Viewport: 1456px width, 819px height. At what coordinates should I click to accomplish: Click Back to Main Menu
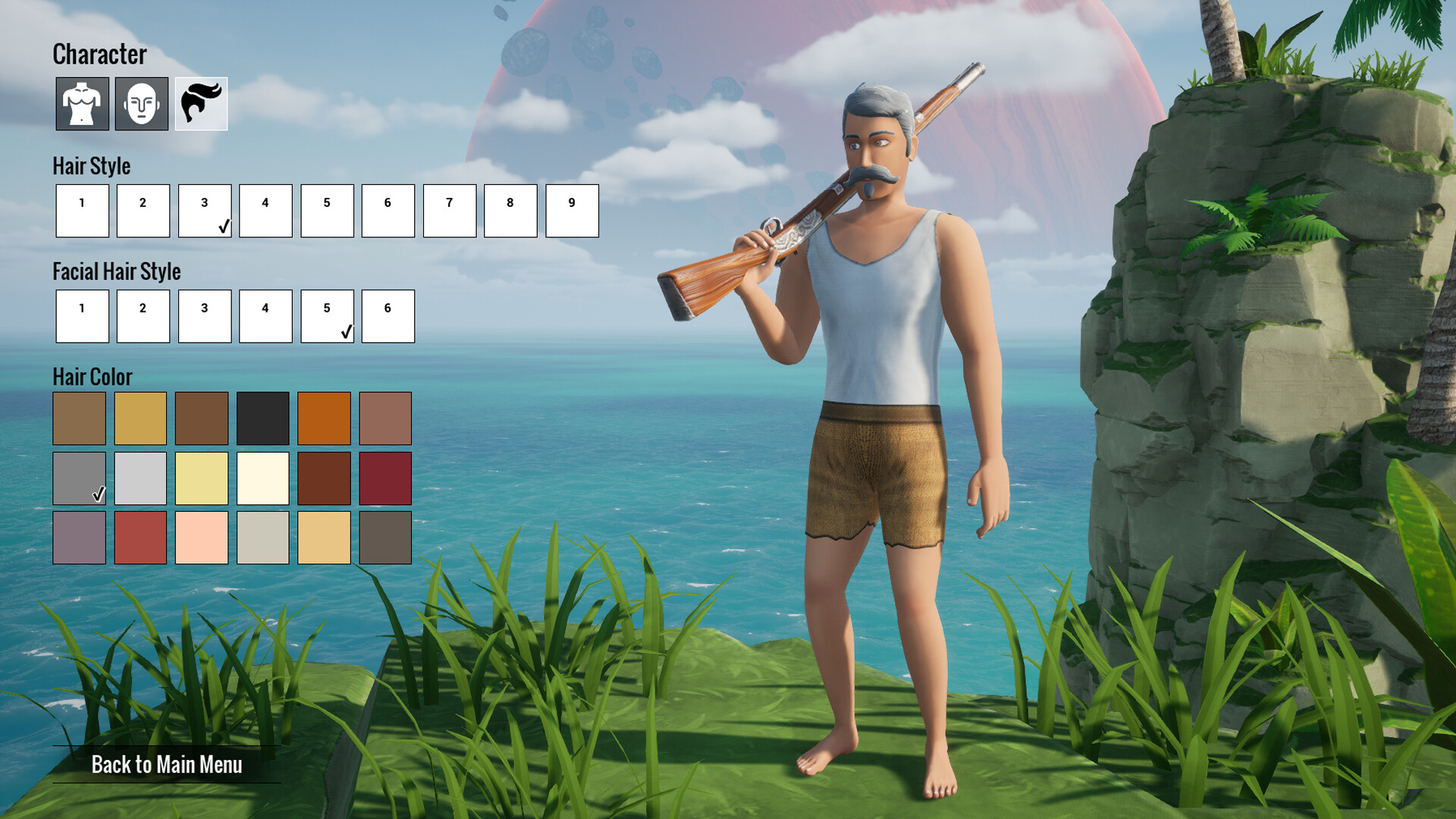click(x=167, y=767)
